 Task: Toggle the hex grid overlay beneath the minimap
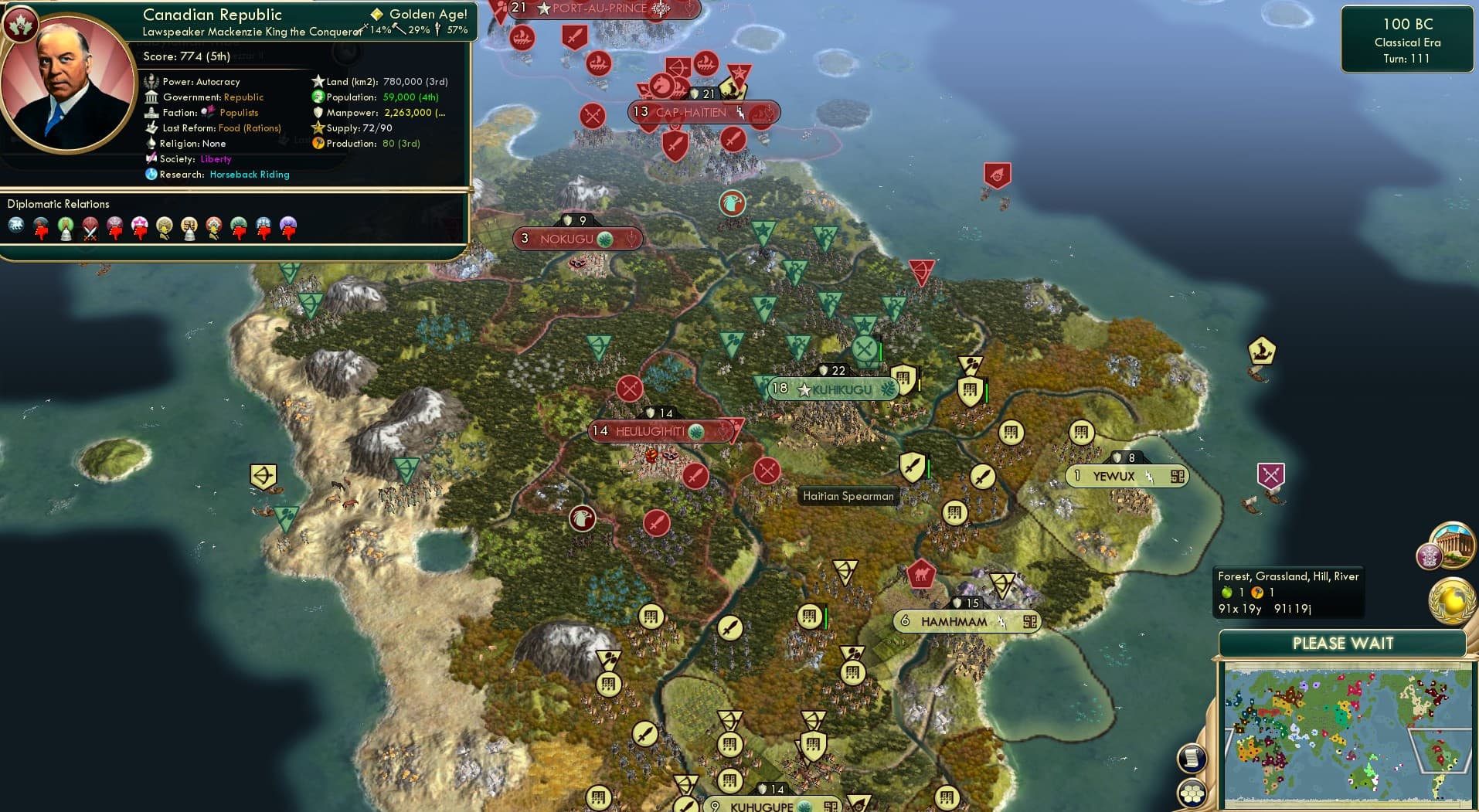click(1191, 791)
